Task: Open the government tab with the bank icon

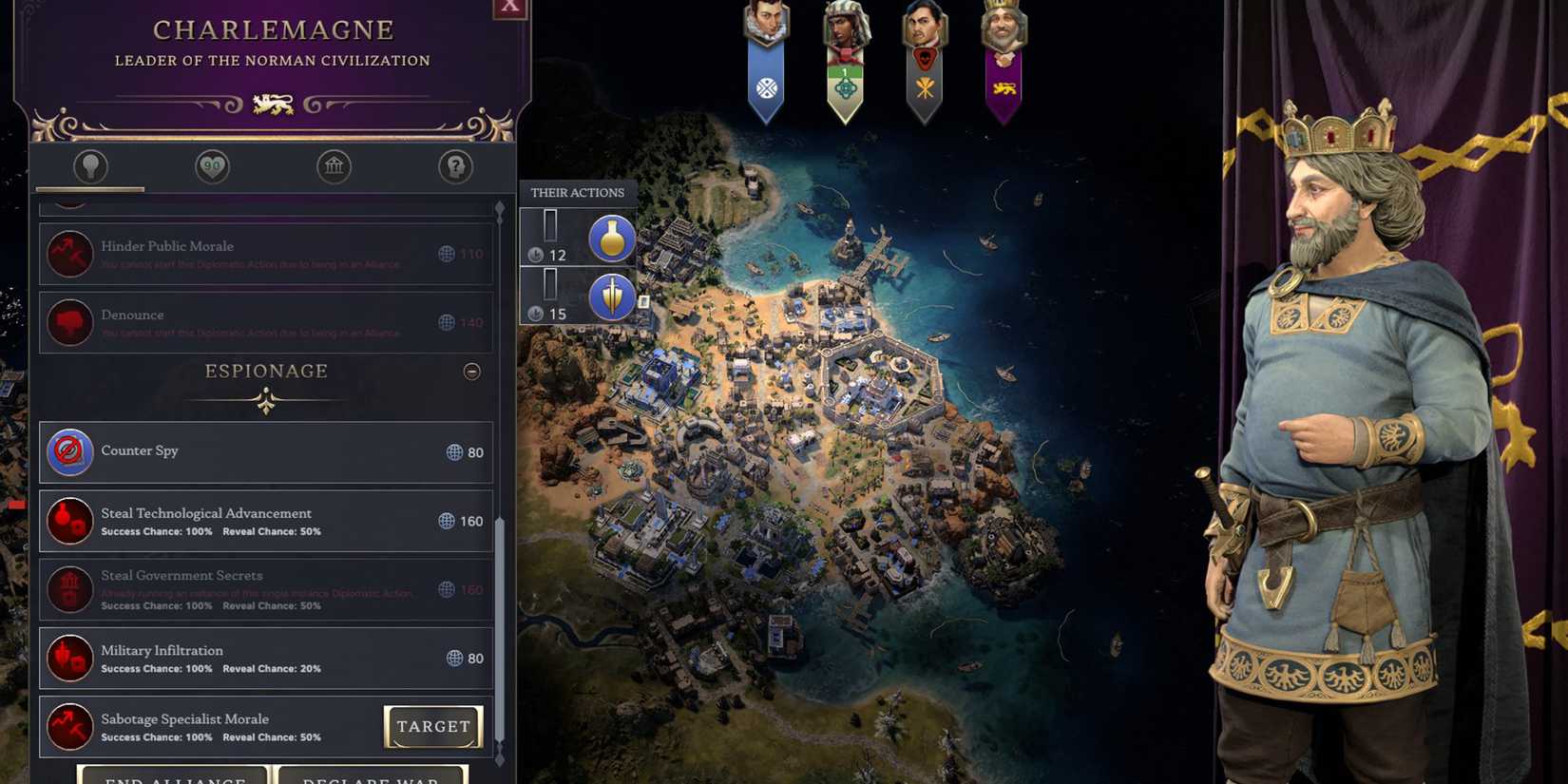Action: 334,166
